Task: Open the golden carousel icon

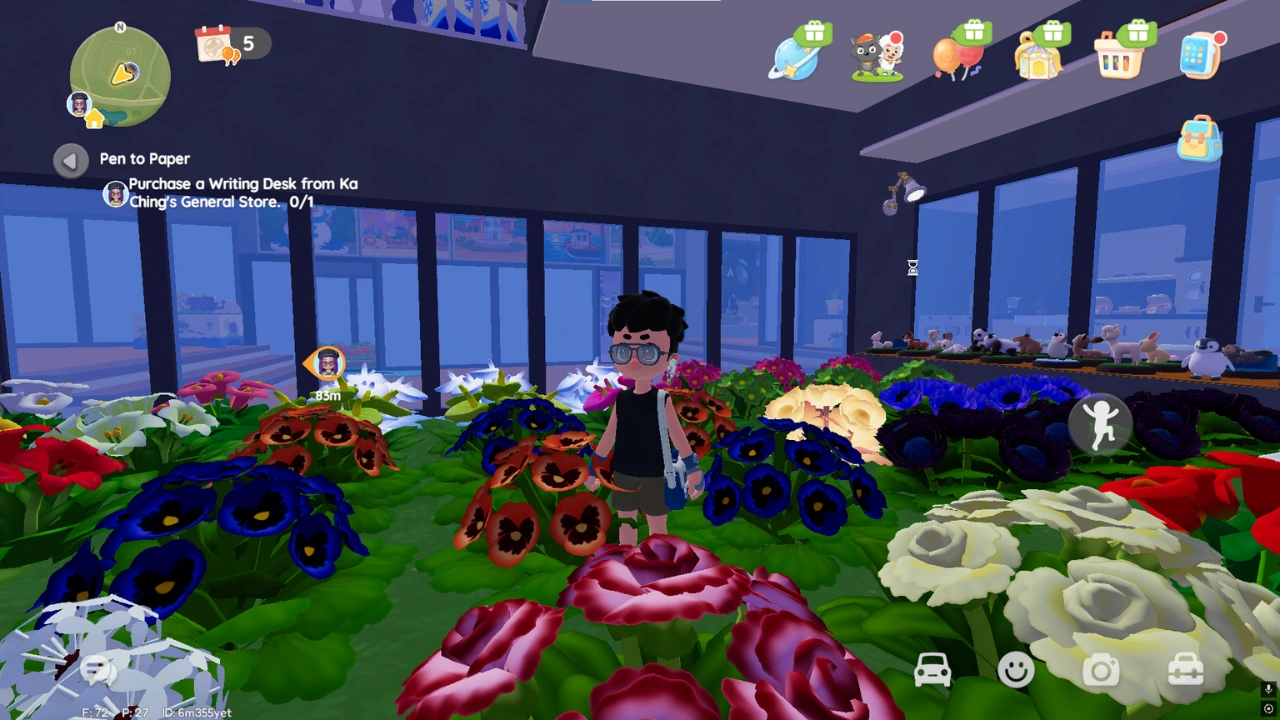Action: pyautogui.click(x=1038, y=55)
